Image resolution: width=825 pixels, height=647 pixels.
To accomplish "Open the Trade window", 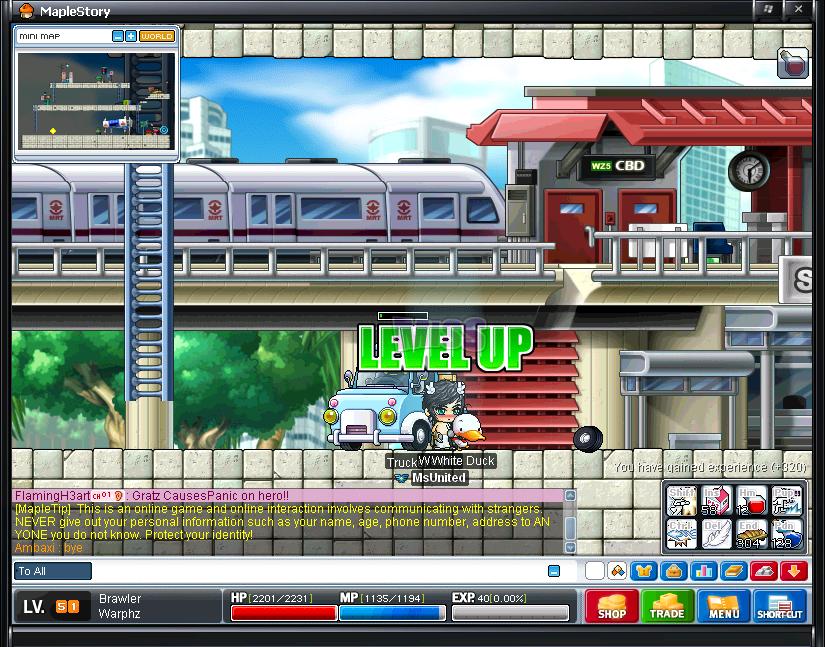I will (x=667, y=606).
